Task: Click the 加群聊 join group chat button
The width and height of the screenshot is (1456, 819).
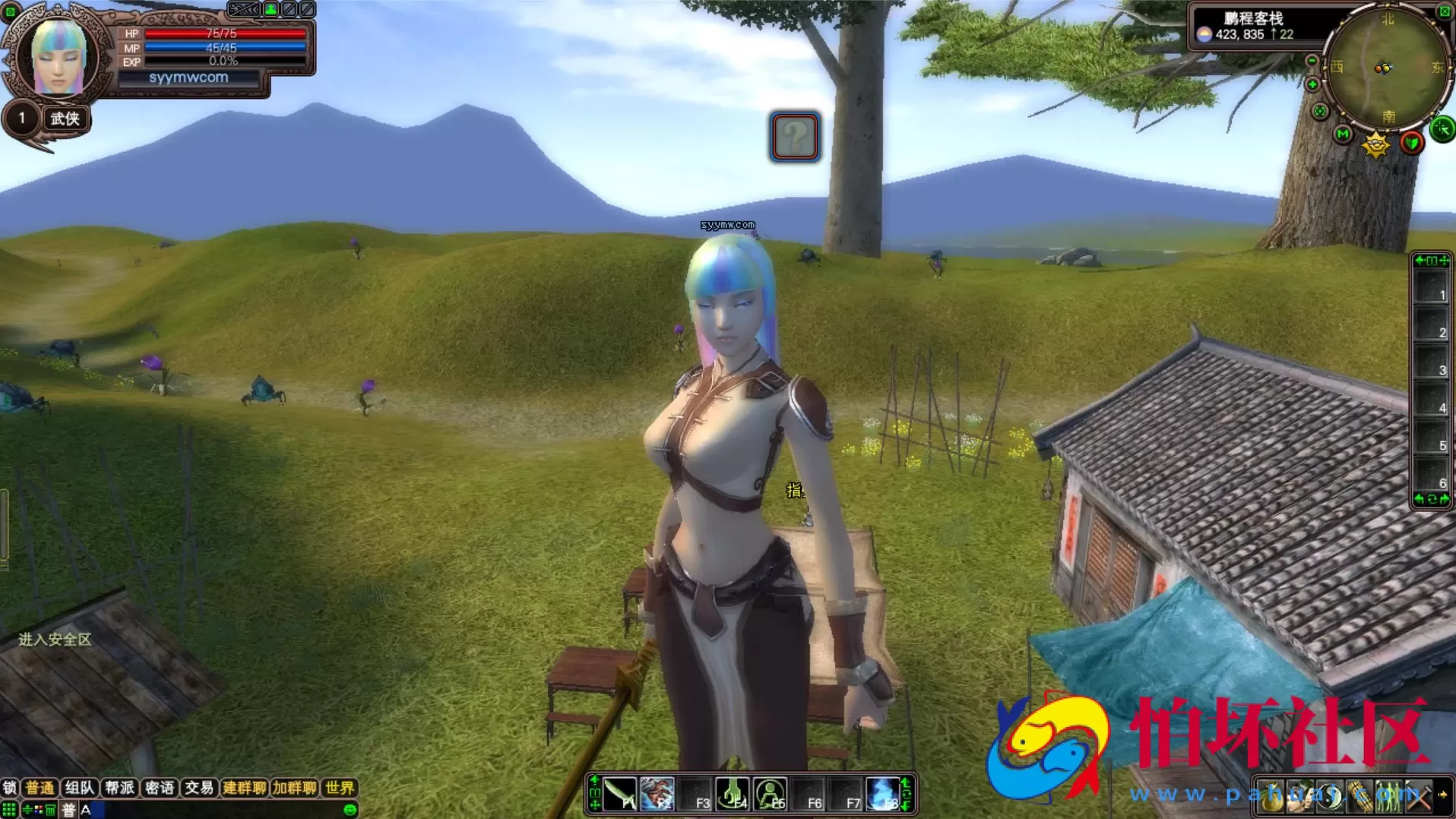Action: [x=295, y=788]
